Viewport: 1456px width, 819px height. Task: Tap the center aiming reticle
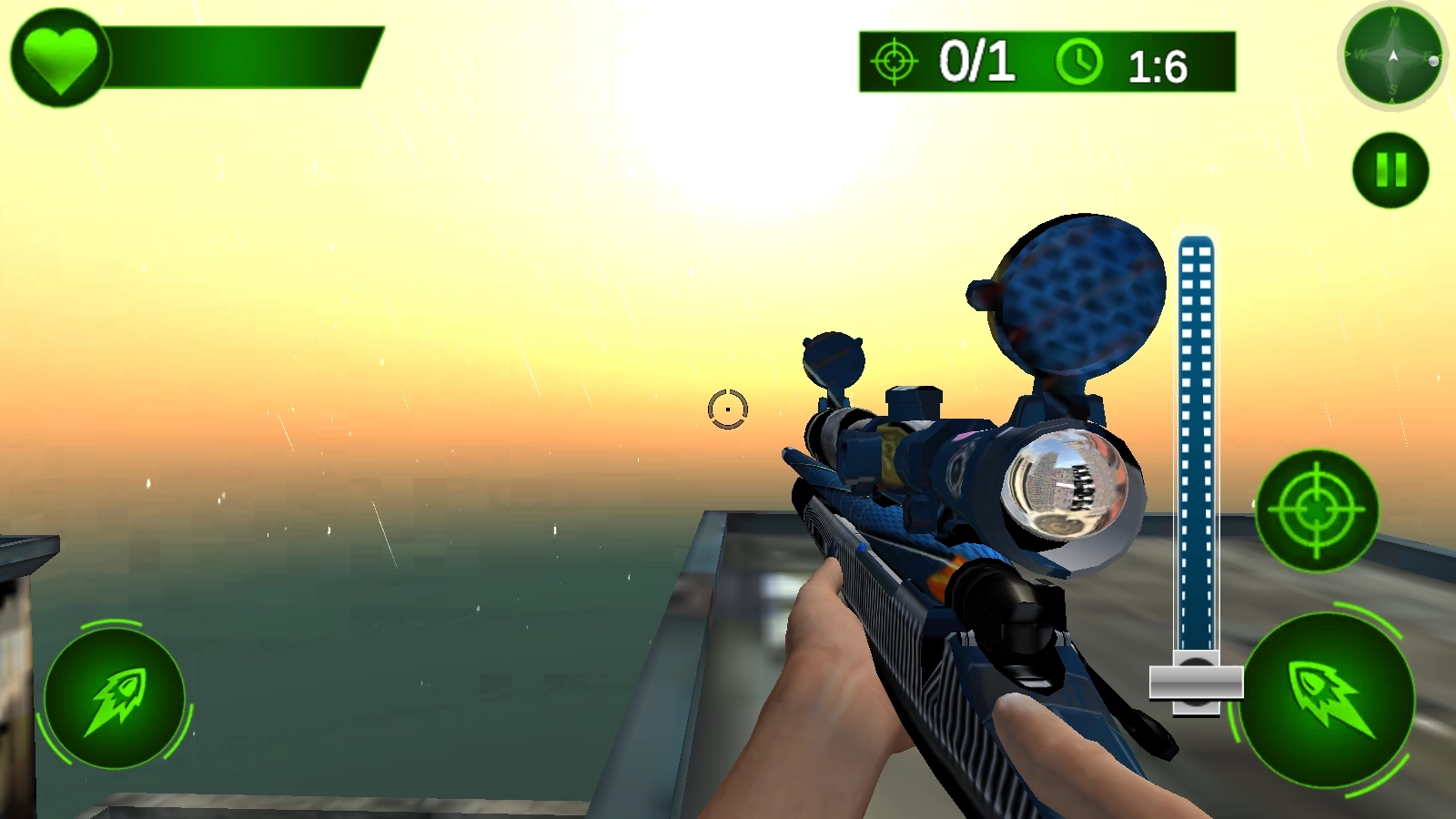[x=727, y=409]
